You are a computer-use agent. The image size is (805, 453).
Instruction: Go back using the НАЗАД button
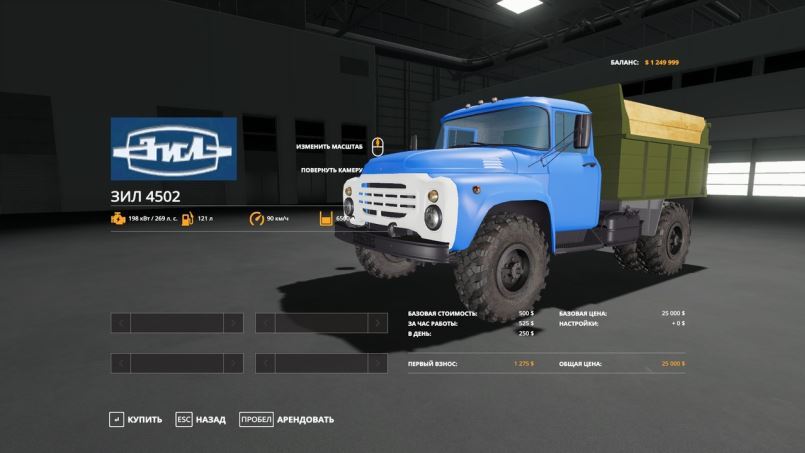point(202,419)
